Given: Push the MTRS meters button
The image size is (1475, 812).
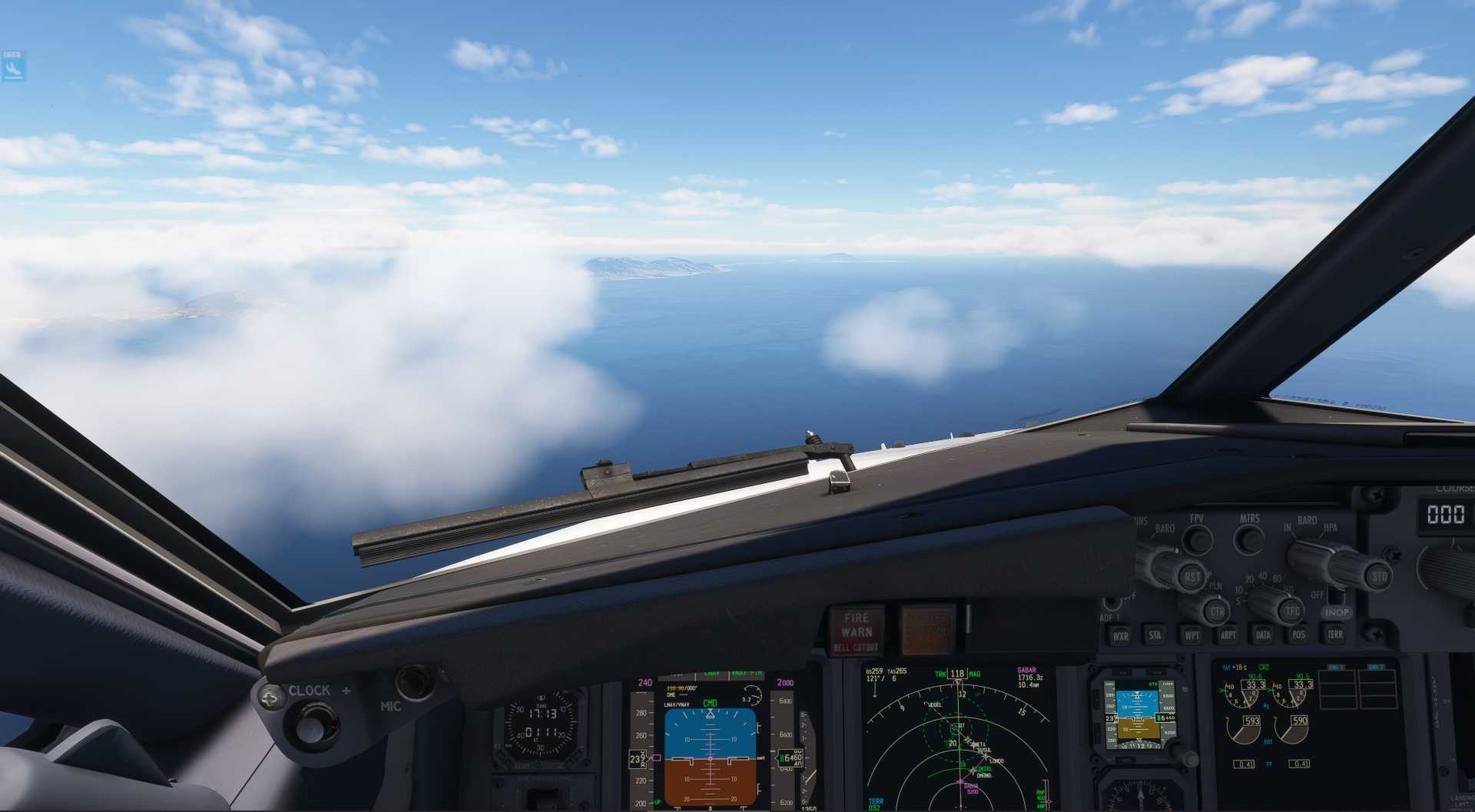Looking at the screenshot, I should (x=1249, y=539).
